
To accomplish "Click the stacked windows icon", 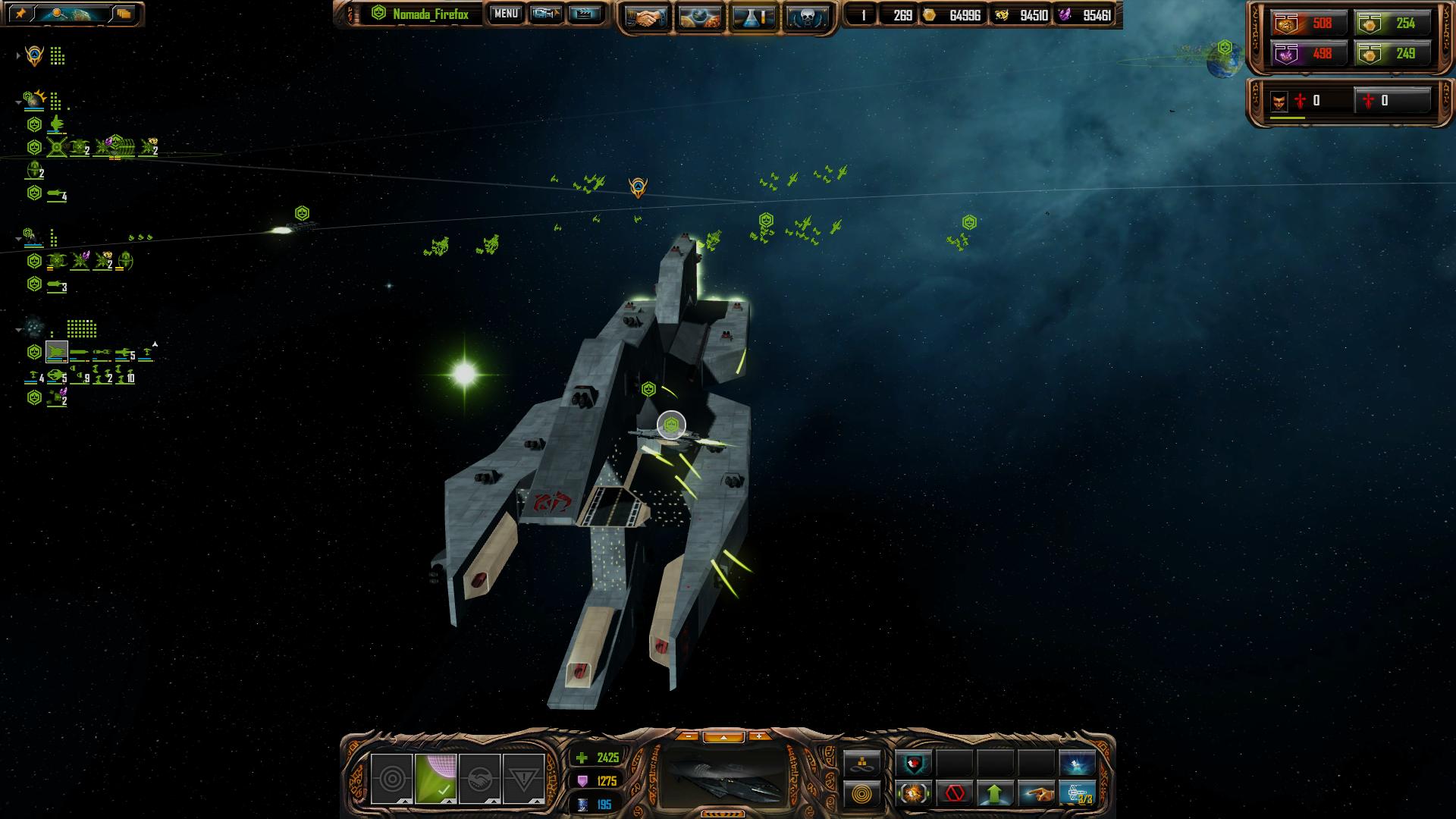I will click(x=124, y=14).
